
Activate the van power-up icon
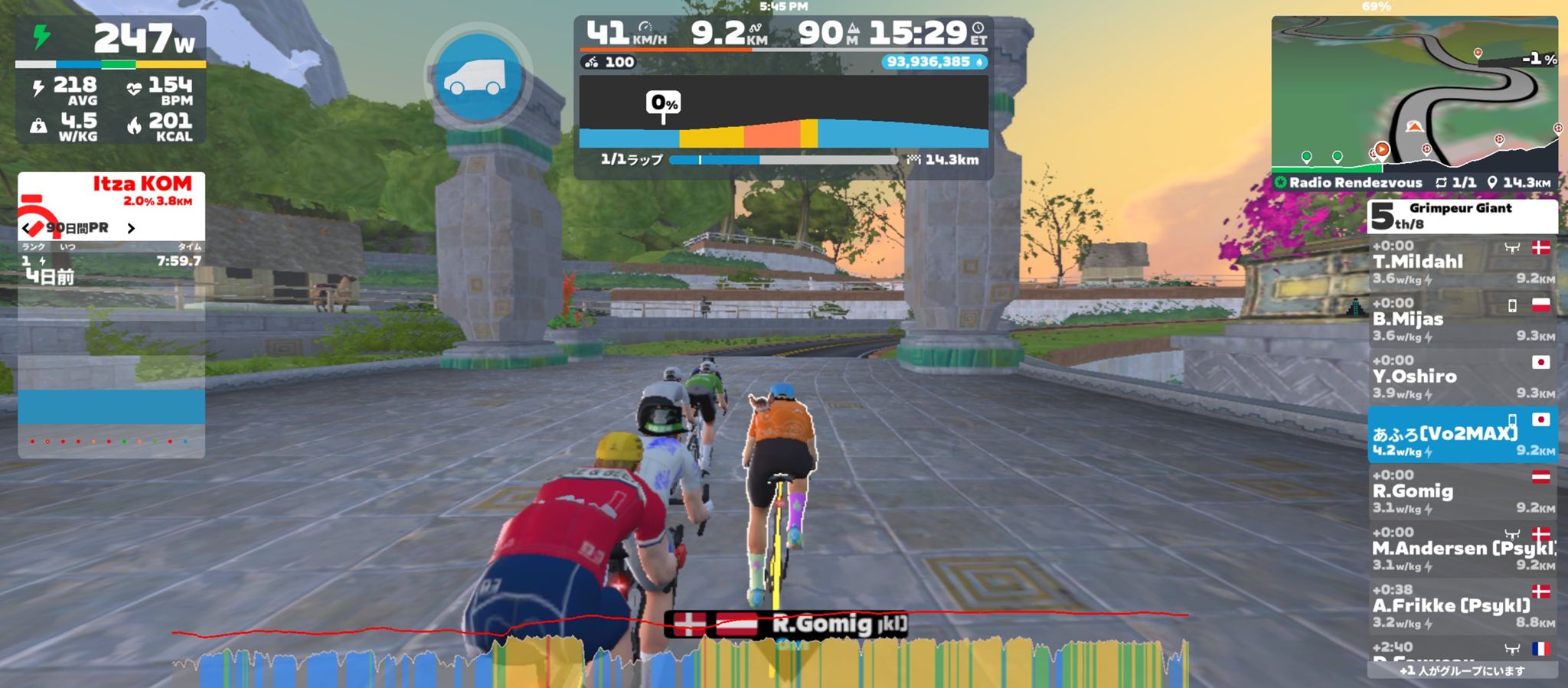[479, 78]
